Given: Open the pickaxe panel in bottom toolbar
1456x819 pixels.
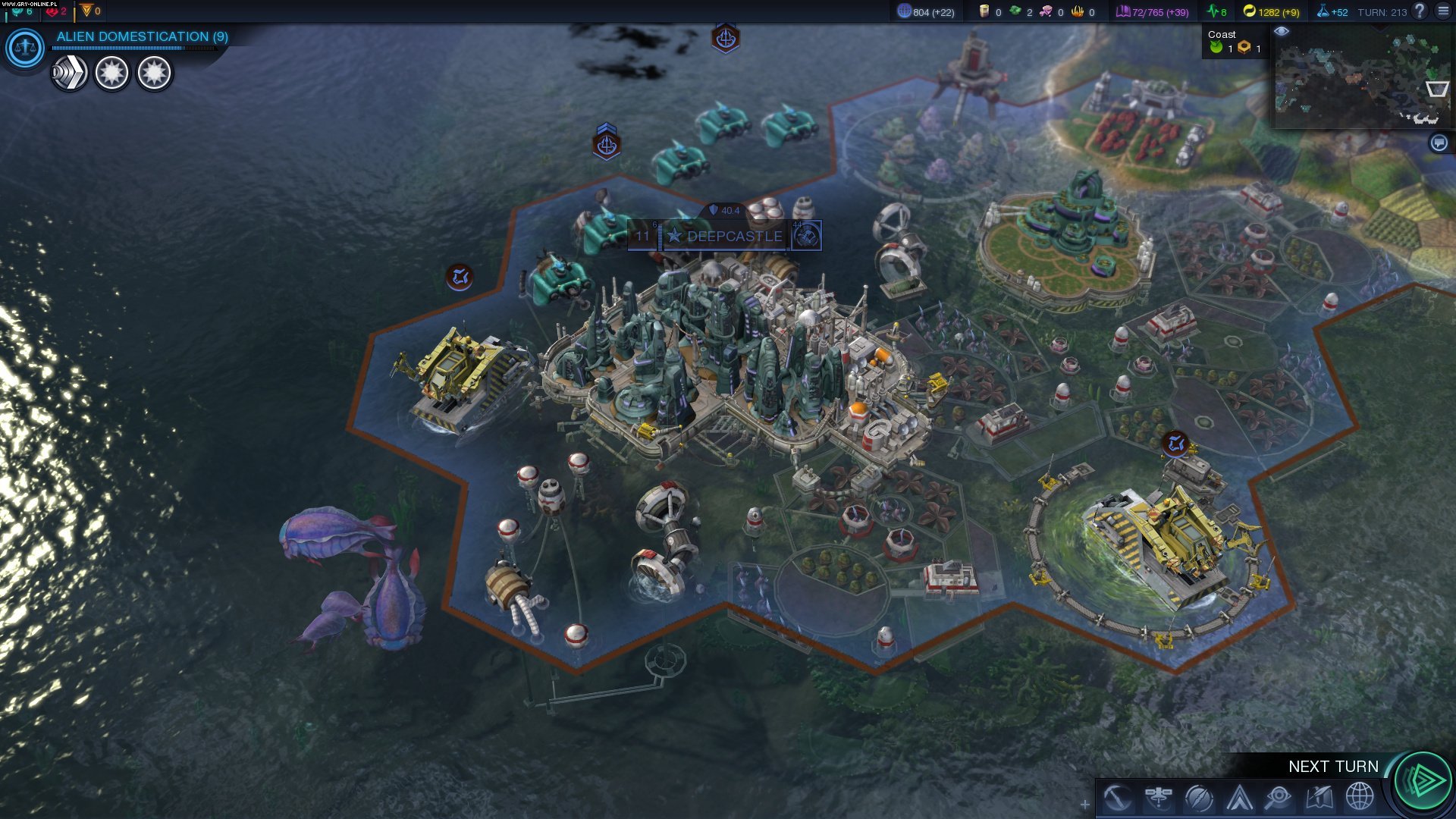Looking at the screenshot, I should coord(1117,798).
